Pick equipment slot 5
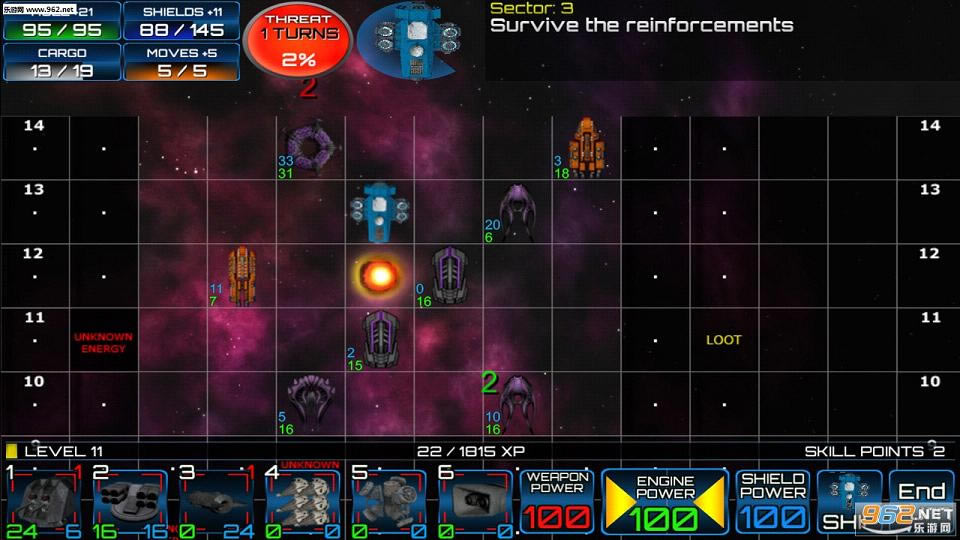The height and width of the screenshot is (540, 960). pos(389,500)
